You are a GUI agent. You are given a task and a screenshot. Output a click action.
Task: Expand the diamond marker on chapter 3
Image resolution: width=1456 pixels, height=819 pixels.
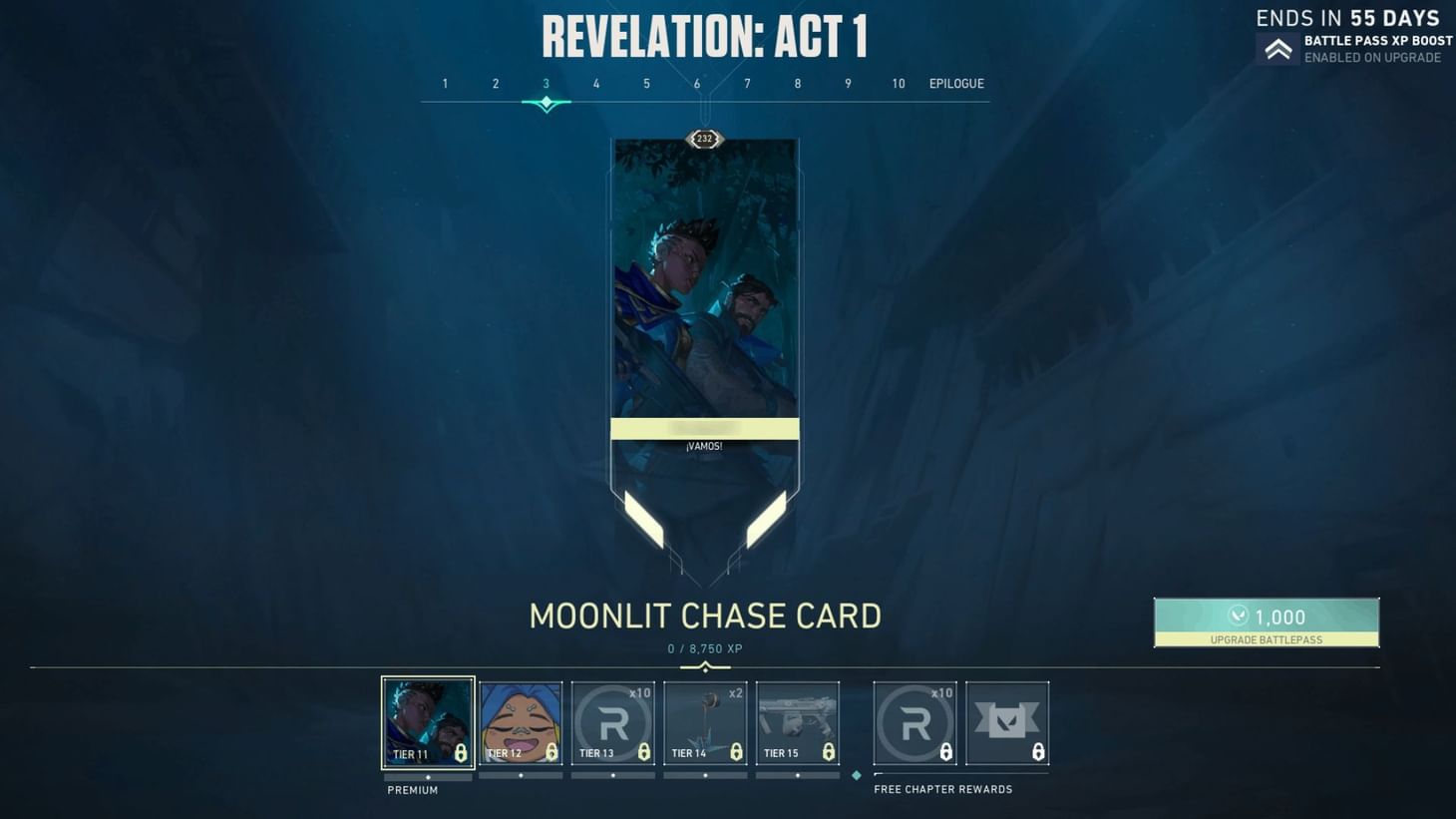click(x=546, y=103)
